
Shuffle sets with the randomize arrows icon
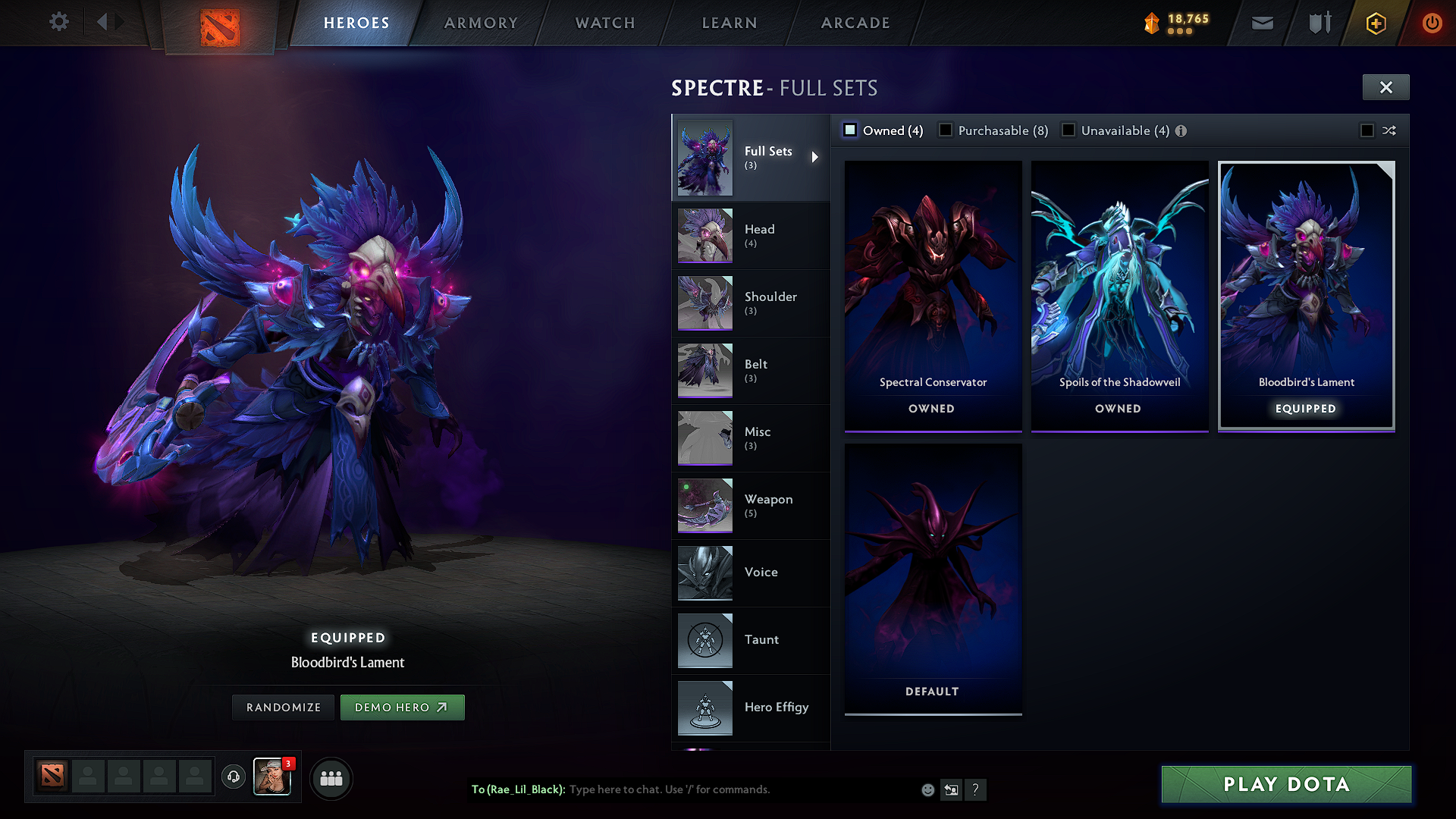1390,130
